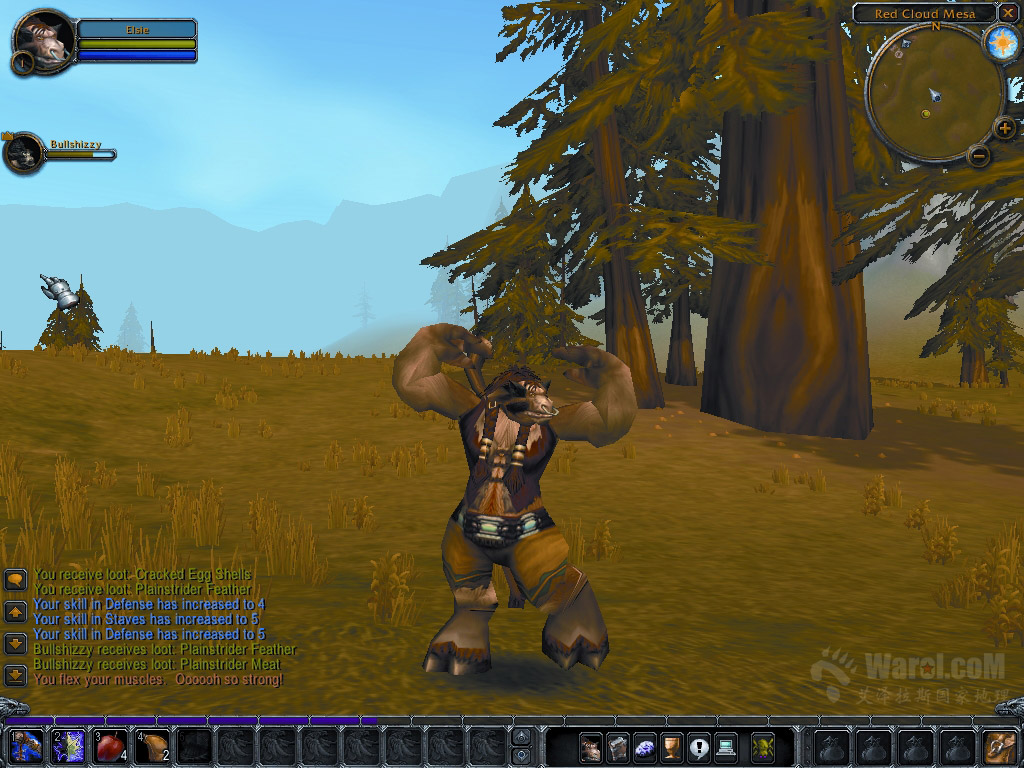Select the Elsie player portrait
1024x768 pixels.
click(44, 42)
